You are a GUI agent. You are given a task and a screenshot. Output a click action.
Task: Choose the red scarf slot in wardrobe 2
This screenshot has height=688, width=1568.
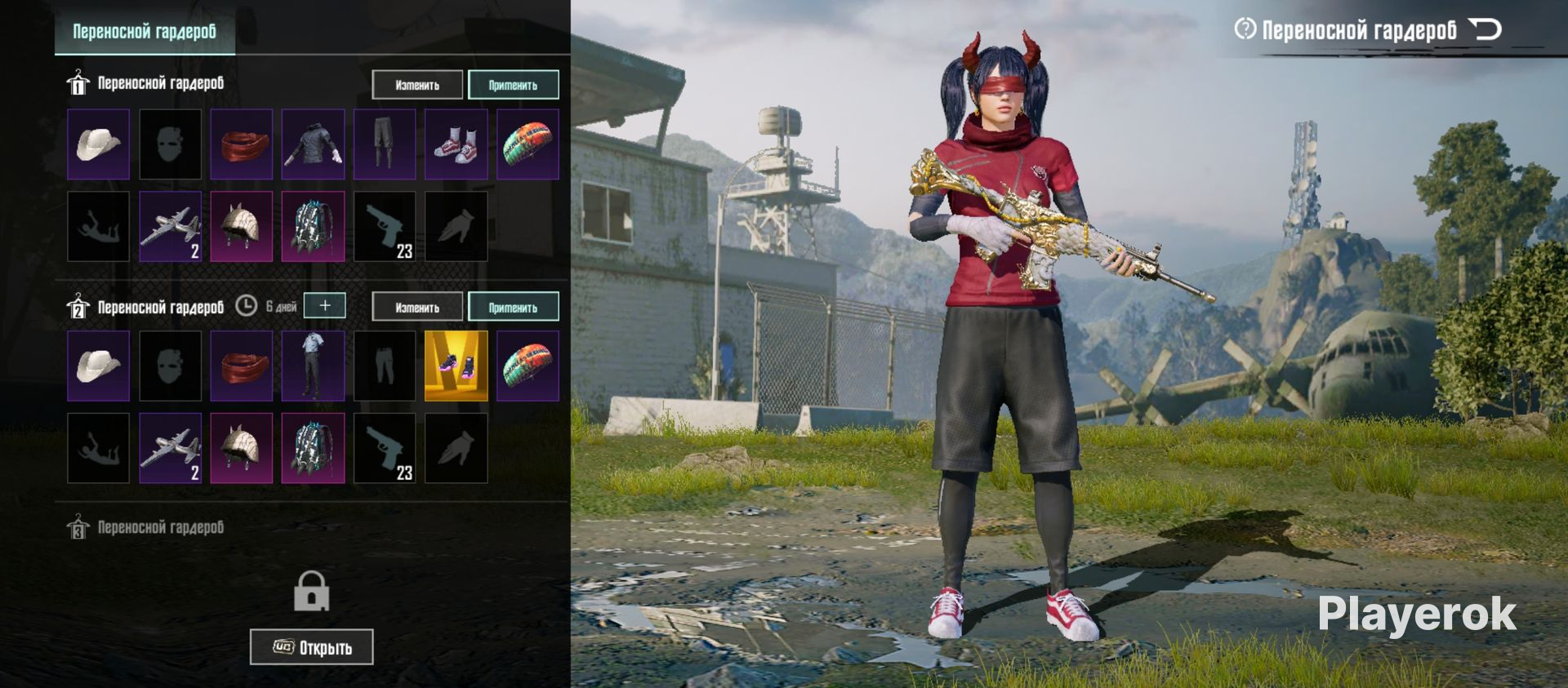[x=241, y=366]
